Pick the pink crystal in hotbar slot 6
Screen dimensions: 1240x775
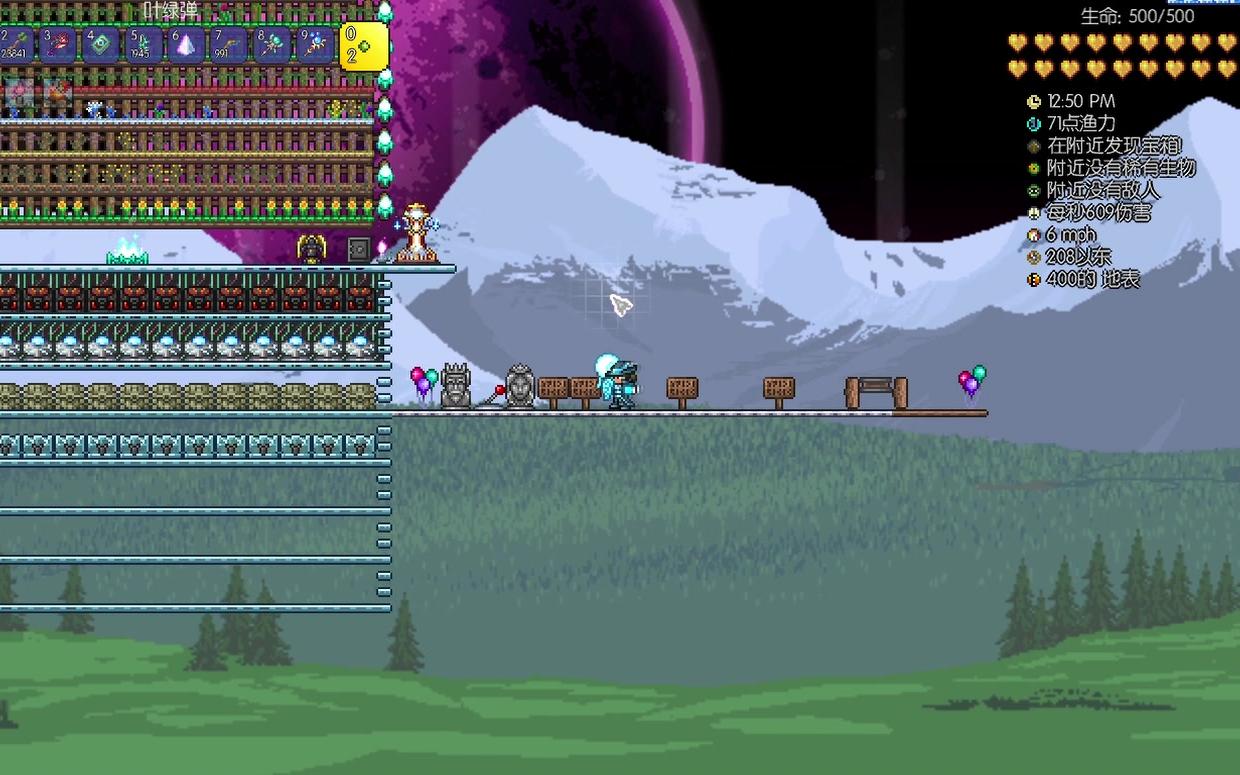186,45
